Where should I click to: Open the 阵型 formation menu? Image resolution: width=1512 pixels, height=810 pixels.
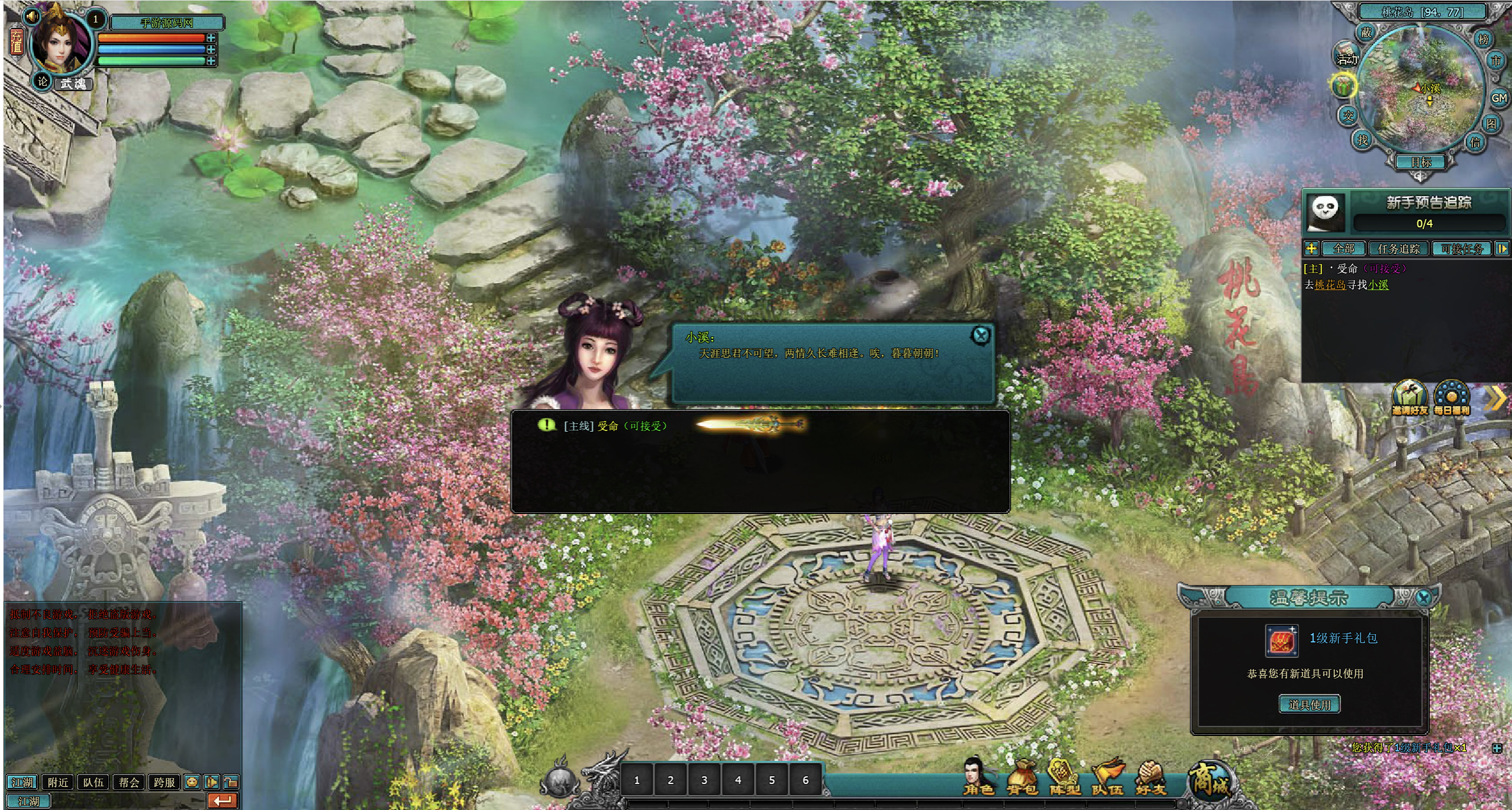1065,777
